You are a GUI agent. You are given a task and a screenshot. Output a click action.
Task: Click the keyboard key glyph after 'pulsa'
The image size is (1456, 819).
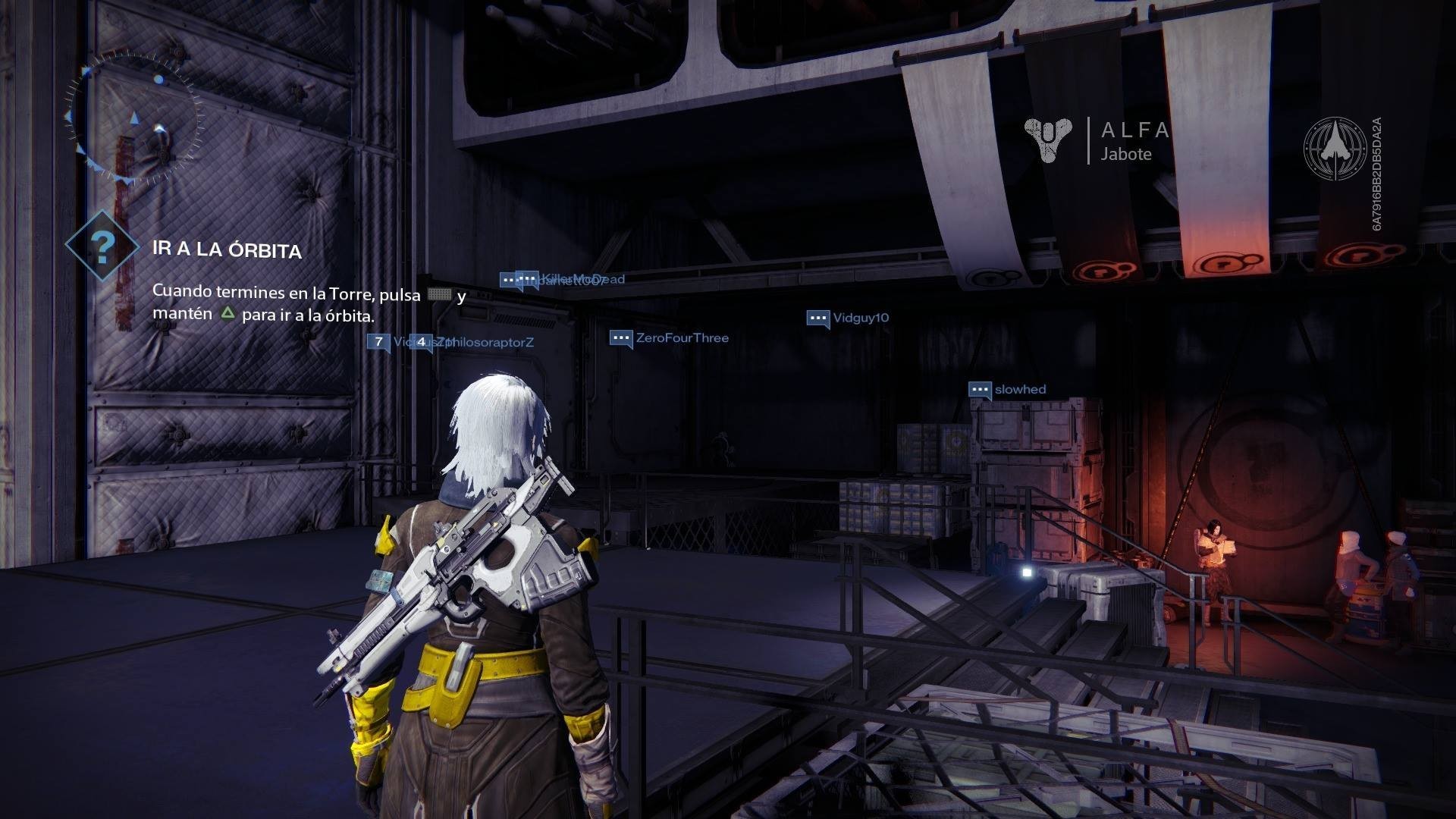coord(440,294)
